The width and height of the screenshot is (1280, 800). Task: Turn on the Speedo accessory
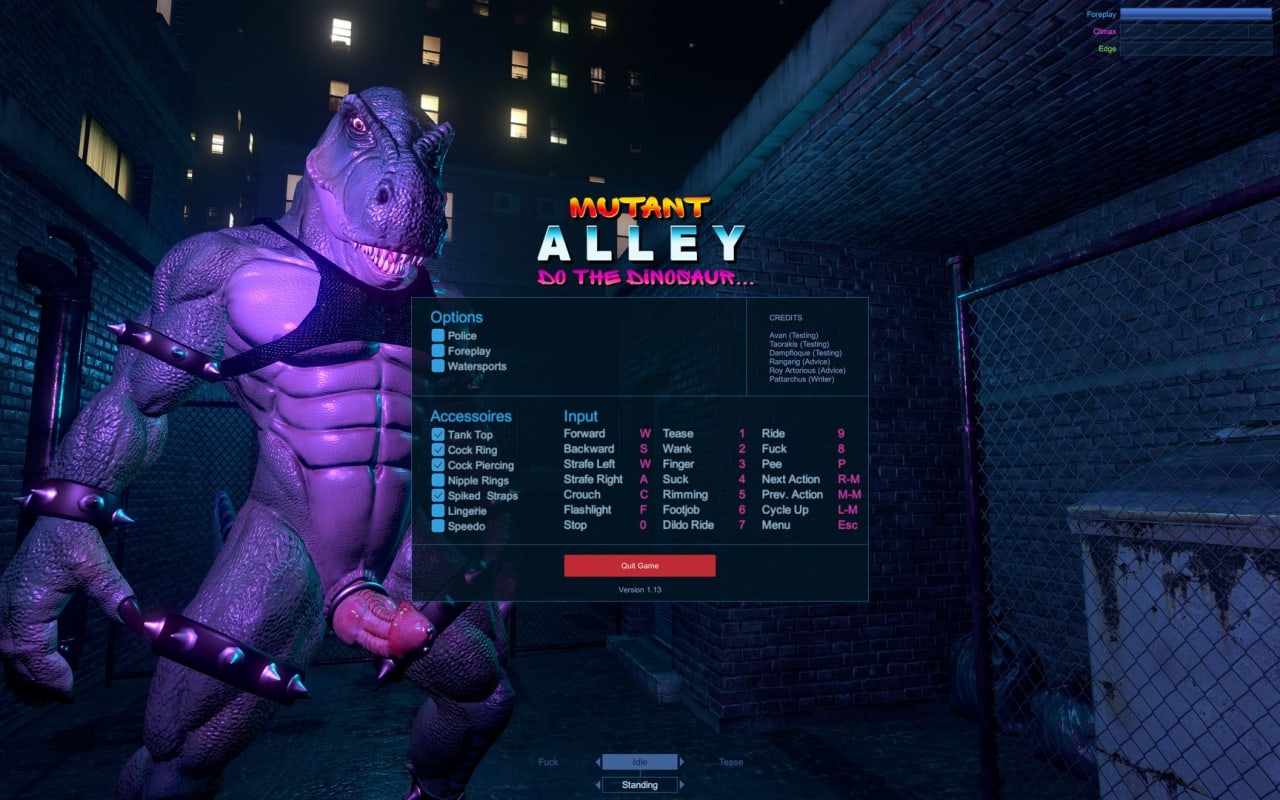438,526
